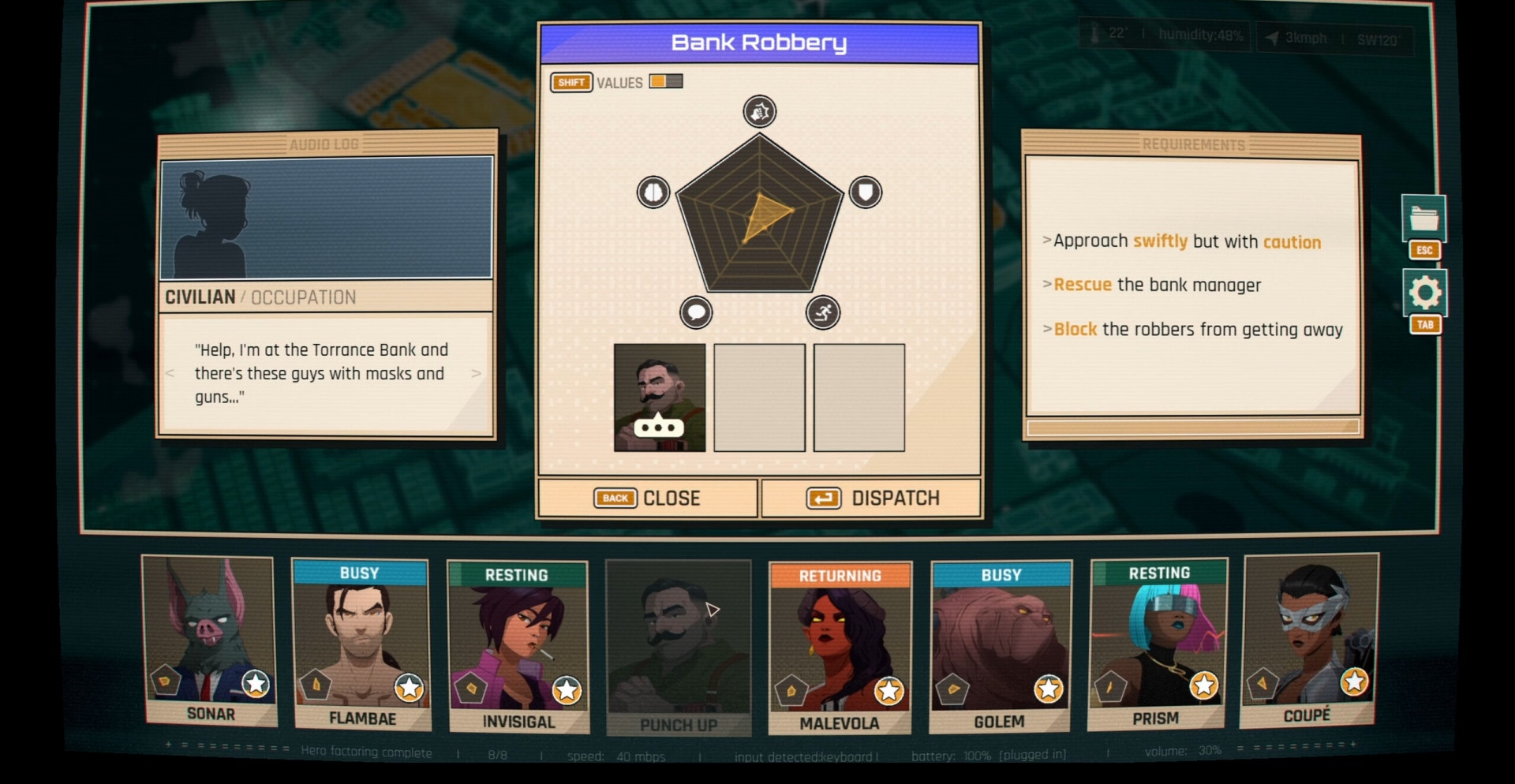Choose the Prism hero card
The width and height of the screenshot is (1515, 784).
[x=1157, y=644]
